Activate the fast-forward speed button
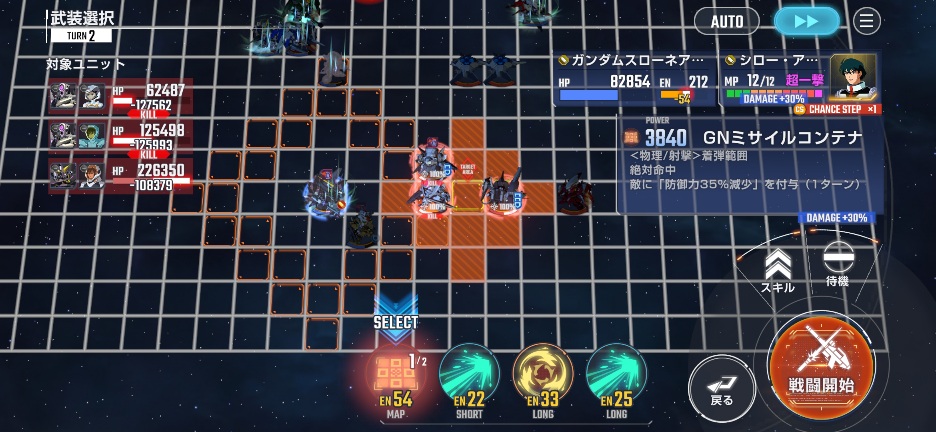Image resolution: width=936 pixels, height=432 pixels. coord(807,20)
